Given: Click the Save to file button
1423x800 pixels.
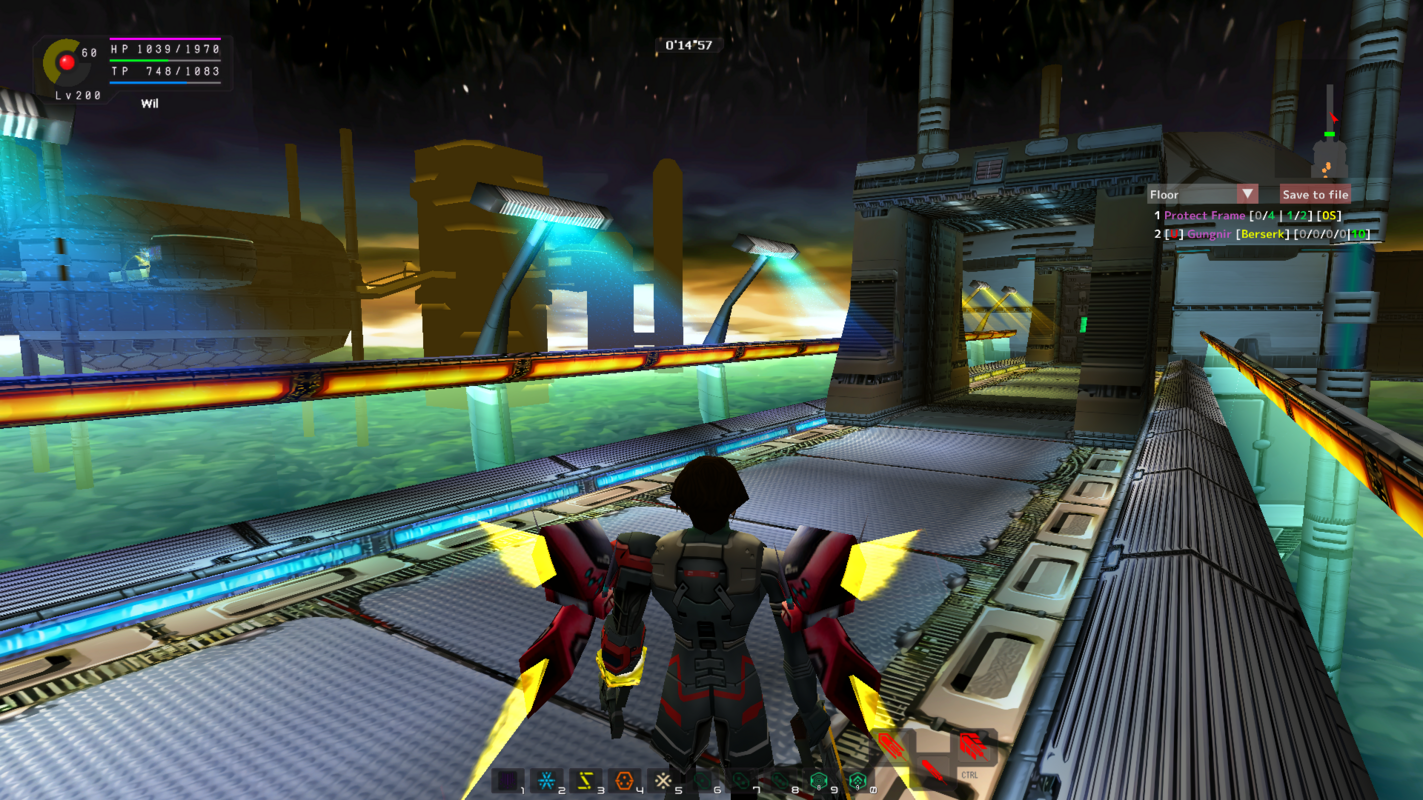Looking at the screenshot, I should pyautogui.click(x=1315, y=194).
